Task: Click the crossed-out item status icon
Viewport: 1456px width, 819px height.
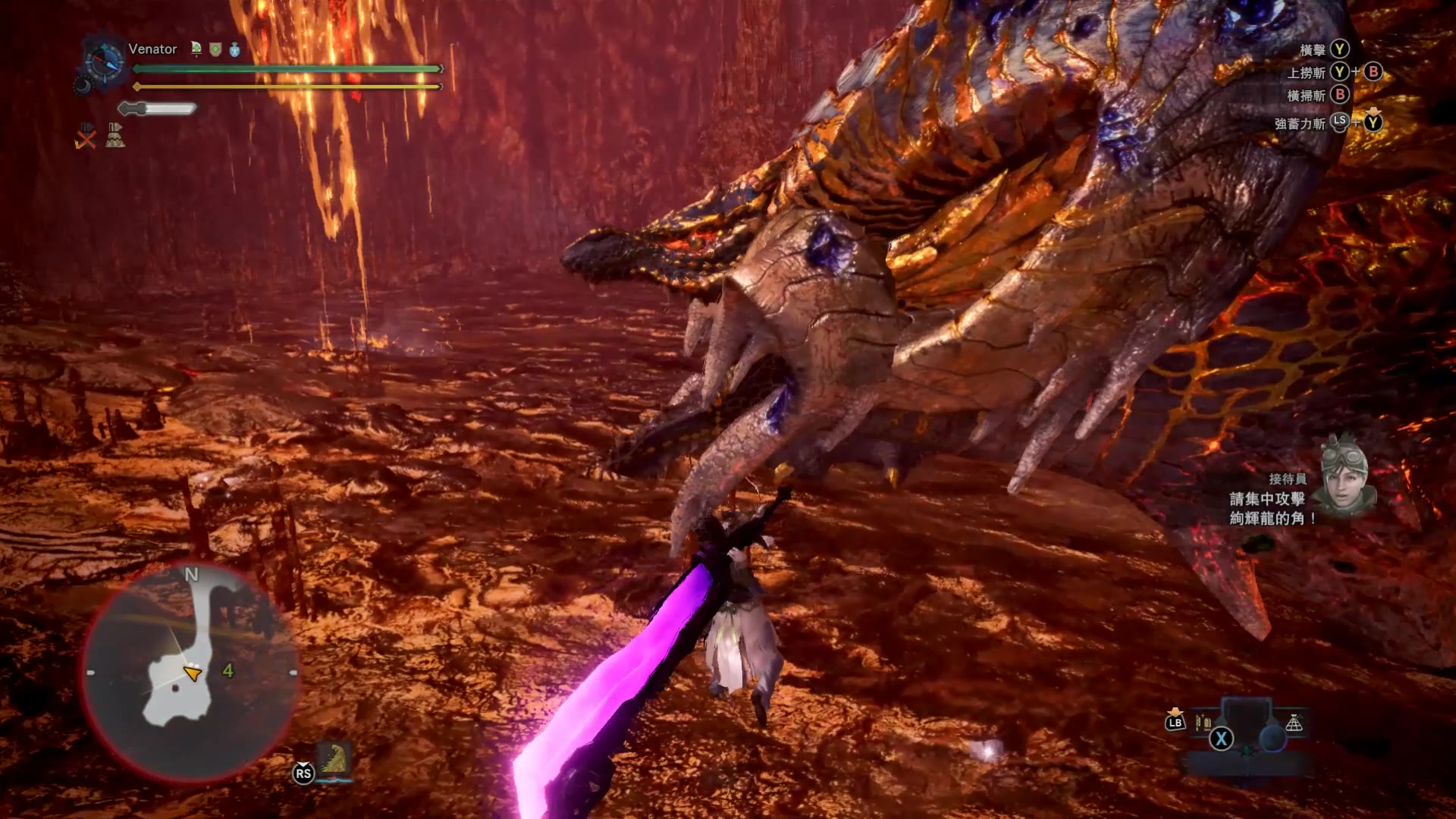Action: [x=86, y=136]
